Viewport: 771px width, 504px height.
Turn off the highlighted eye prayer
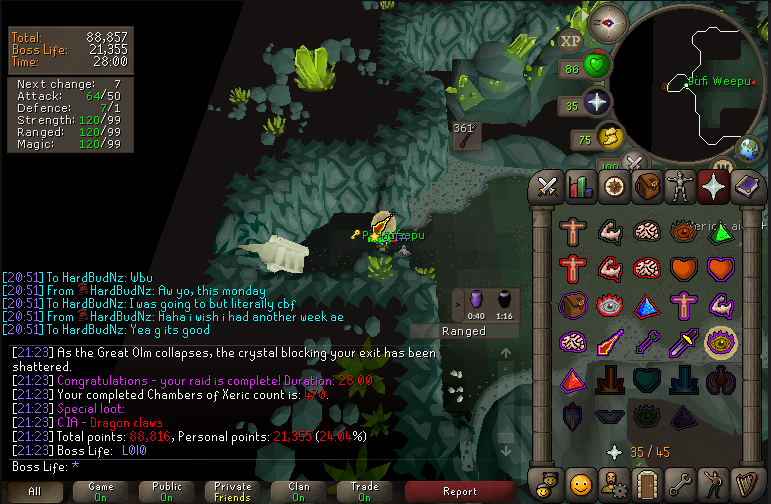coord(720,343)
